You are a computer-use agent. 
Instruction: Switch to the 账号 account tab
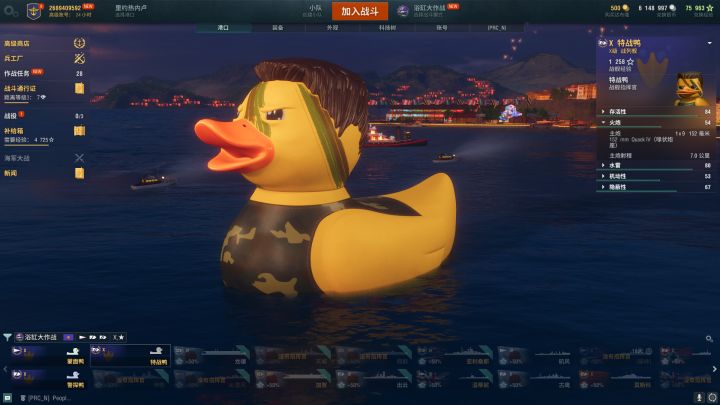point(441,28)
